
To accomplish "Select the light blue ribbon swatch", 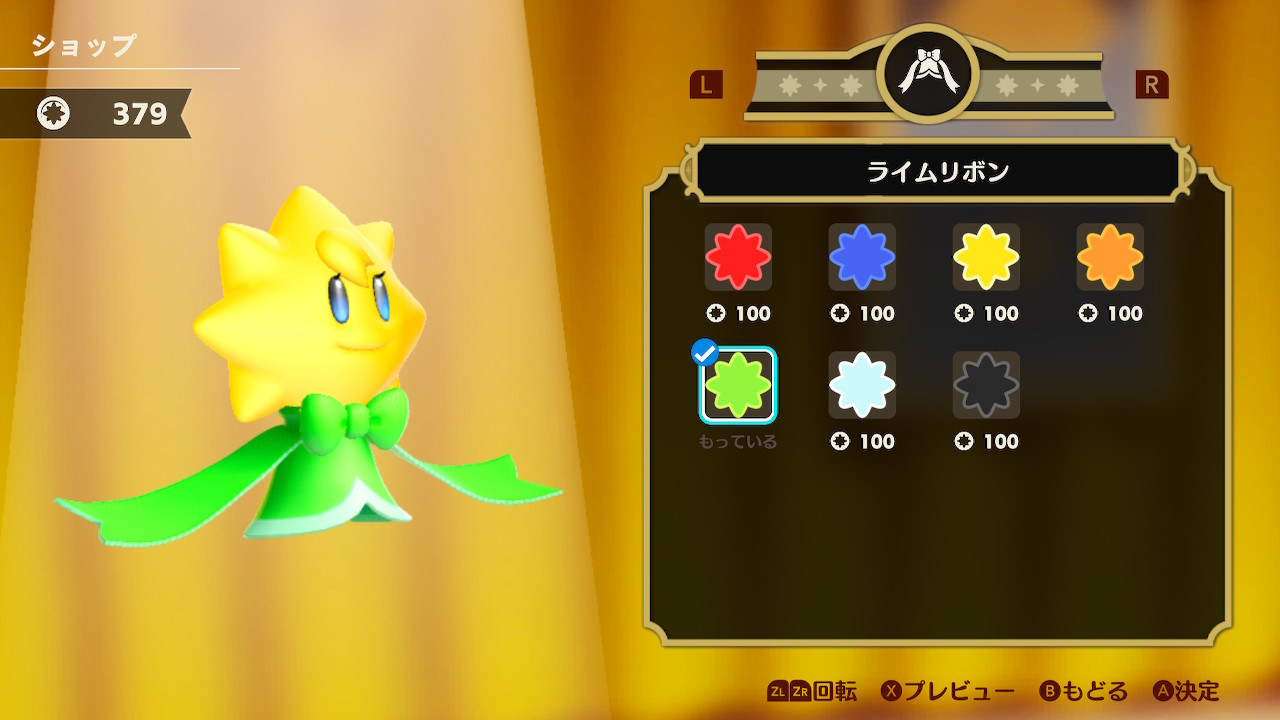I will pyautogui.click(x=862, y=385).
